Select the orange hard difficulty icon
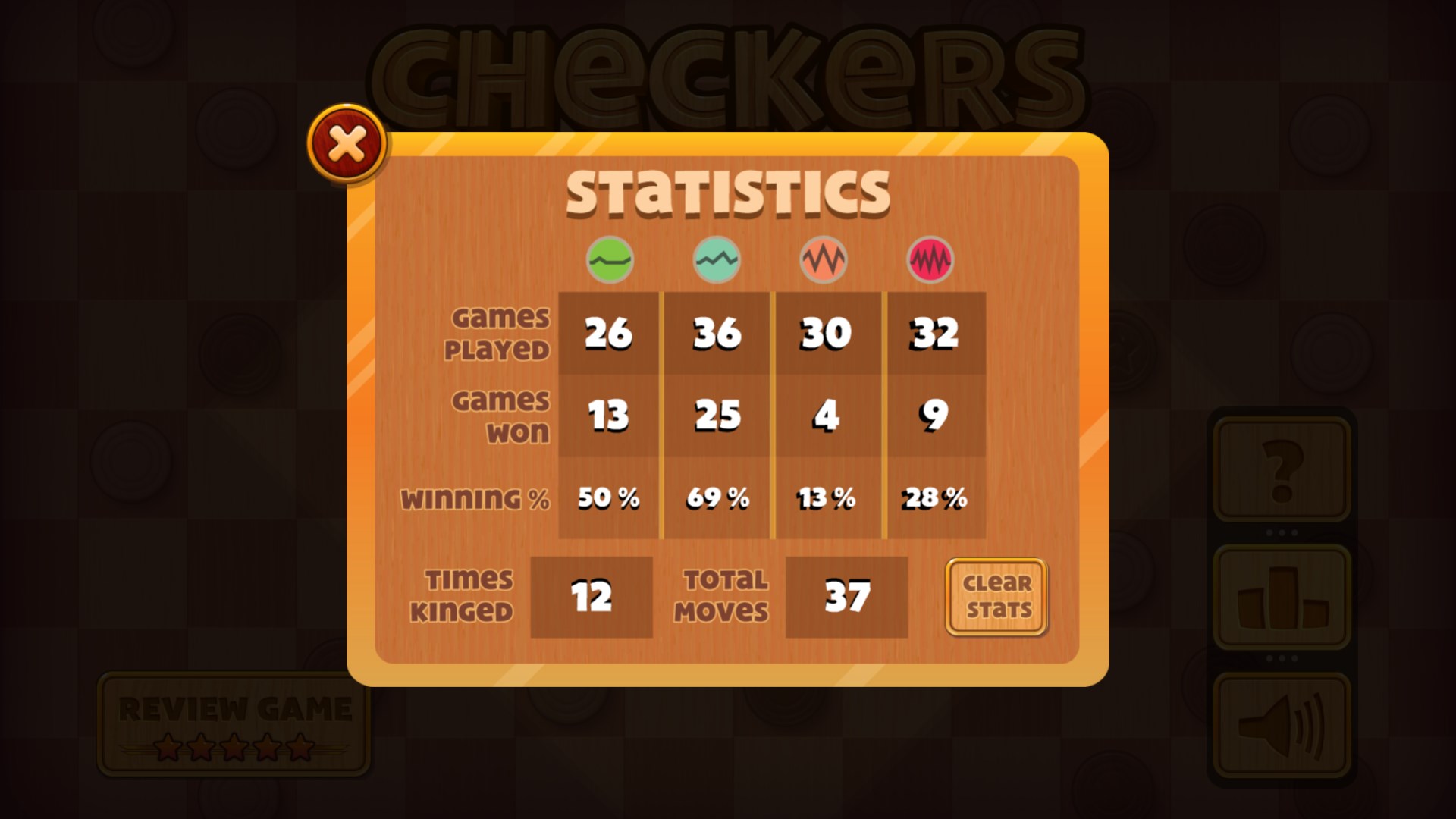The width and height of the screenshot is (1456, 819). click(825, 259)
